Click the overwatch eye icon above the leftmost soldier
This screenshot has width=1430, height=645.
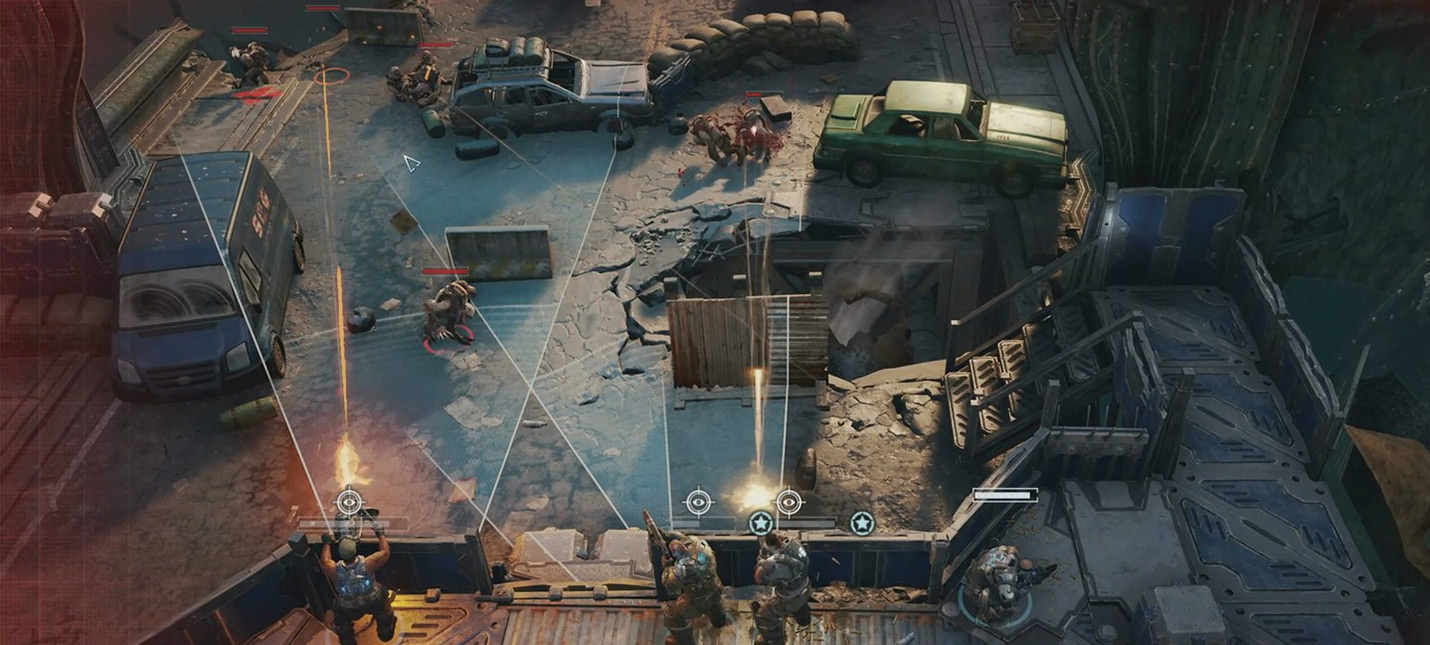tap(348, 501)
